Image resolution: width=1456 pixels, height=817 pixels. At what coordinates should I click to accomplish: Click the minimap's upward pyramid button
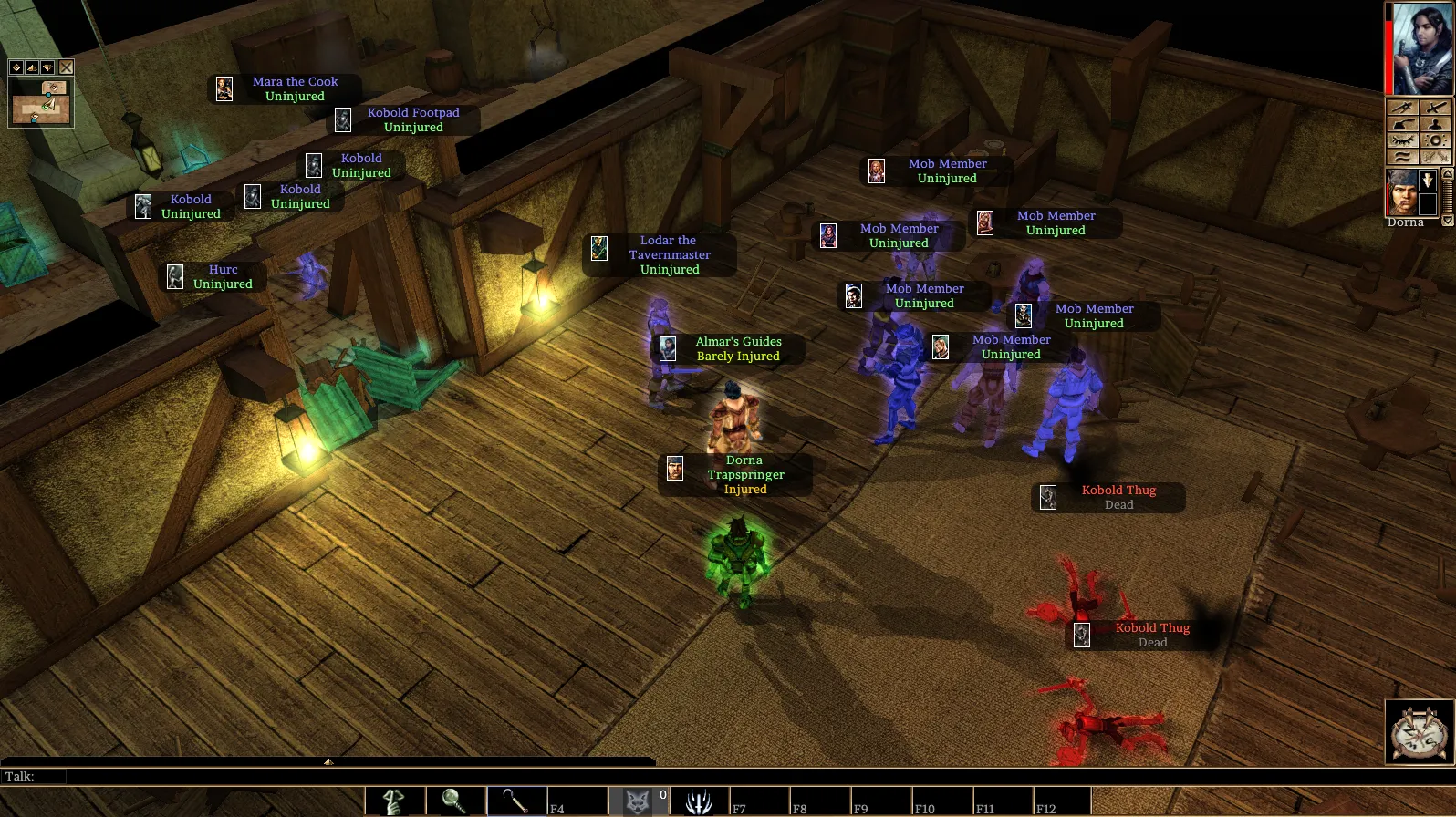click(32, 67)
